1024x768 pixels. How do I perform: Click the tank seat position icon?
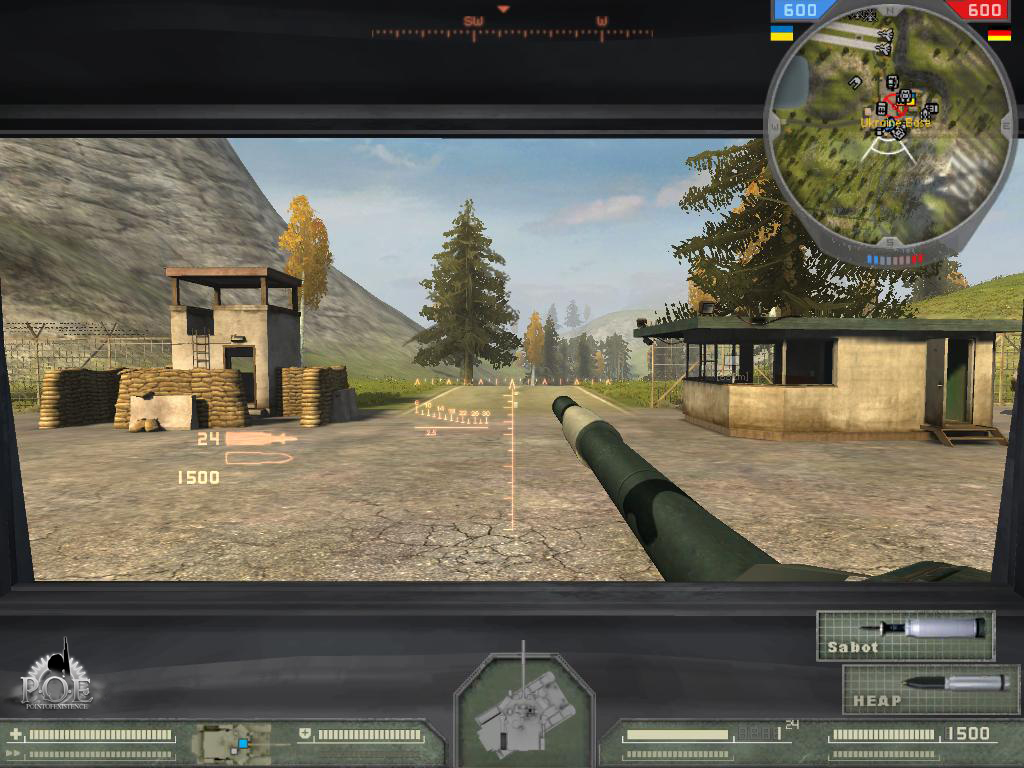[x=233, y=743]
